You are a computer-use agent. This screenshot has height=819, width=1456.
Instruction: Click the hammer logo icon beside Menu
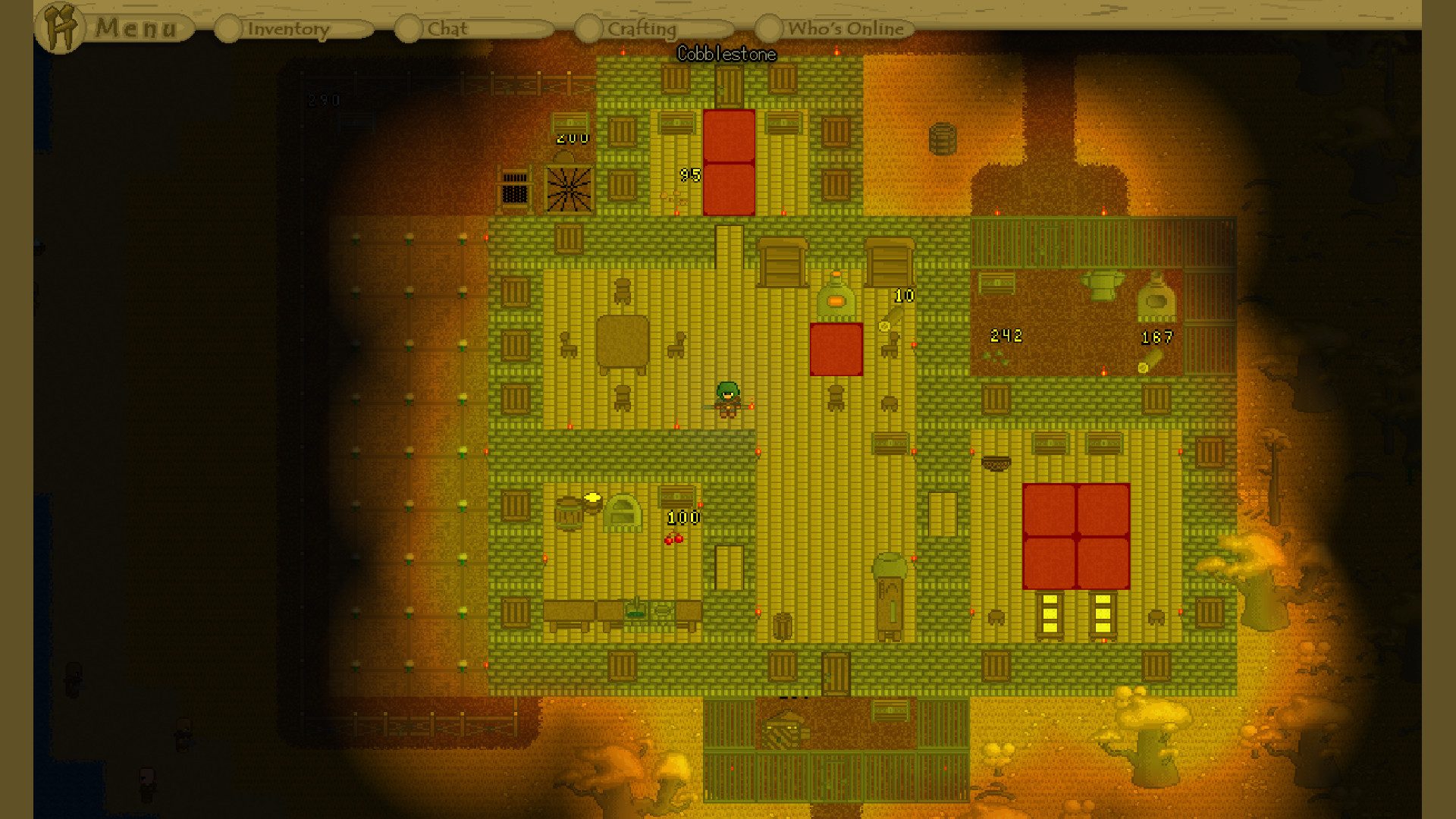61,27
